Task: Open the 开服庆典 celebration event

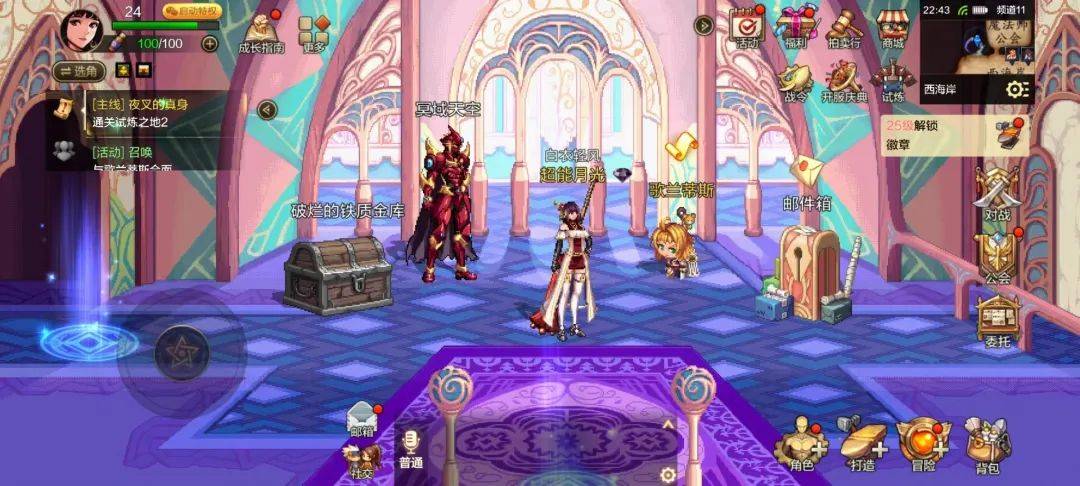Action: click(844, 81)
